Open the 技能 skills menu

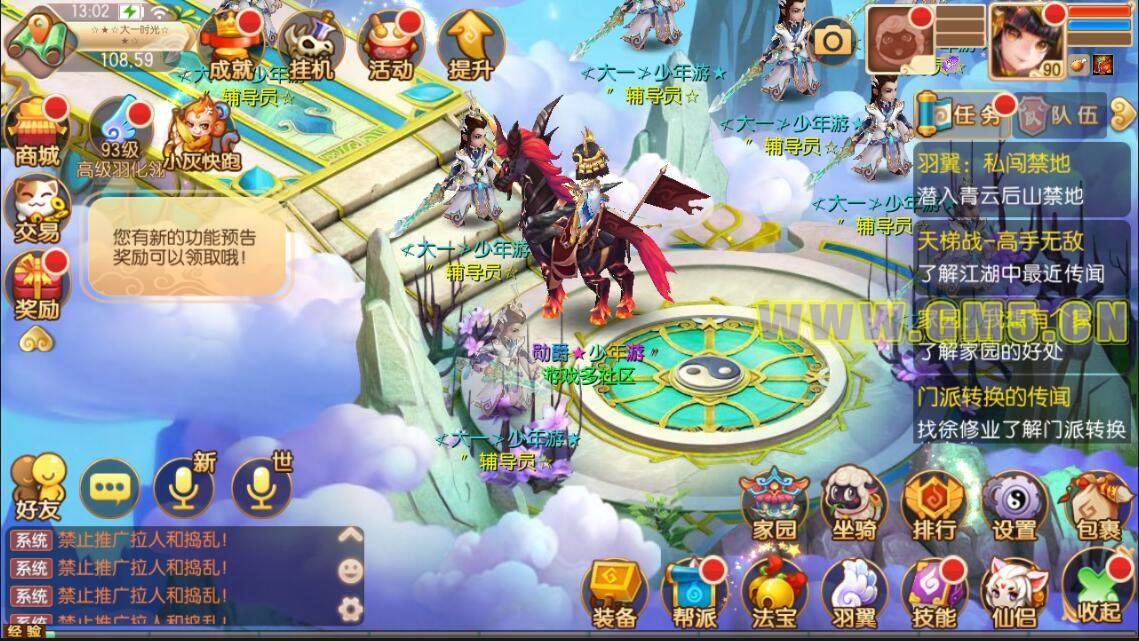[x=934, y=592]
